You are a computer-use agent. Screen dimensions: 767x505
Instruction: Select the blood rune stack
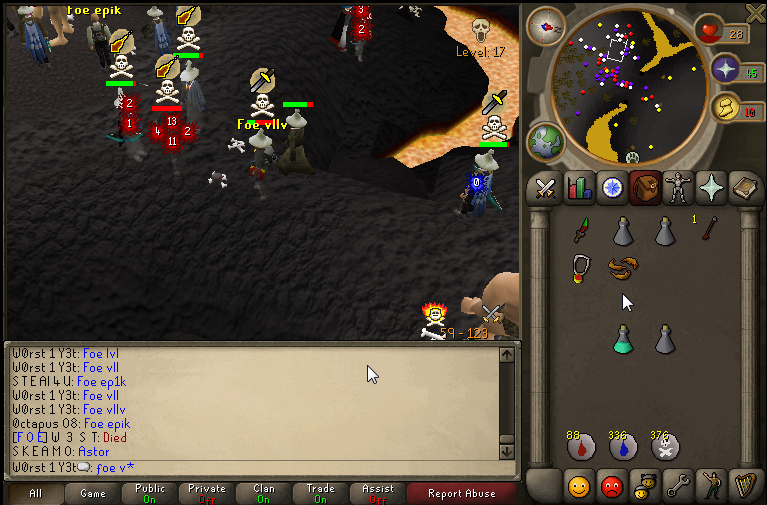click(x=580, y=446)
